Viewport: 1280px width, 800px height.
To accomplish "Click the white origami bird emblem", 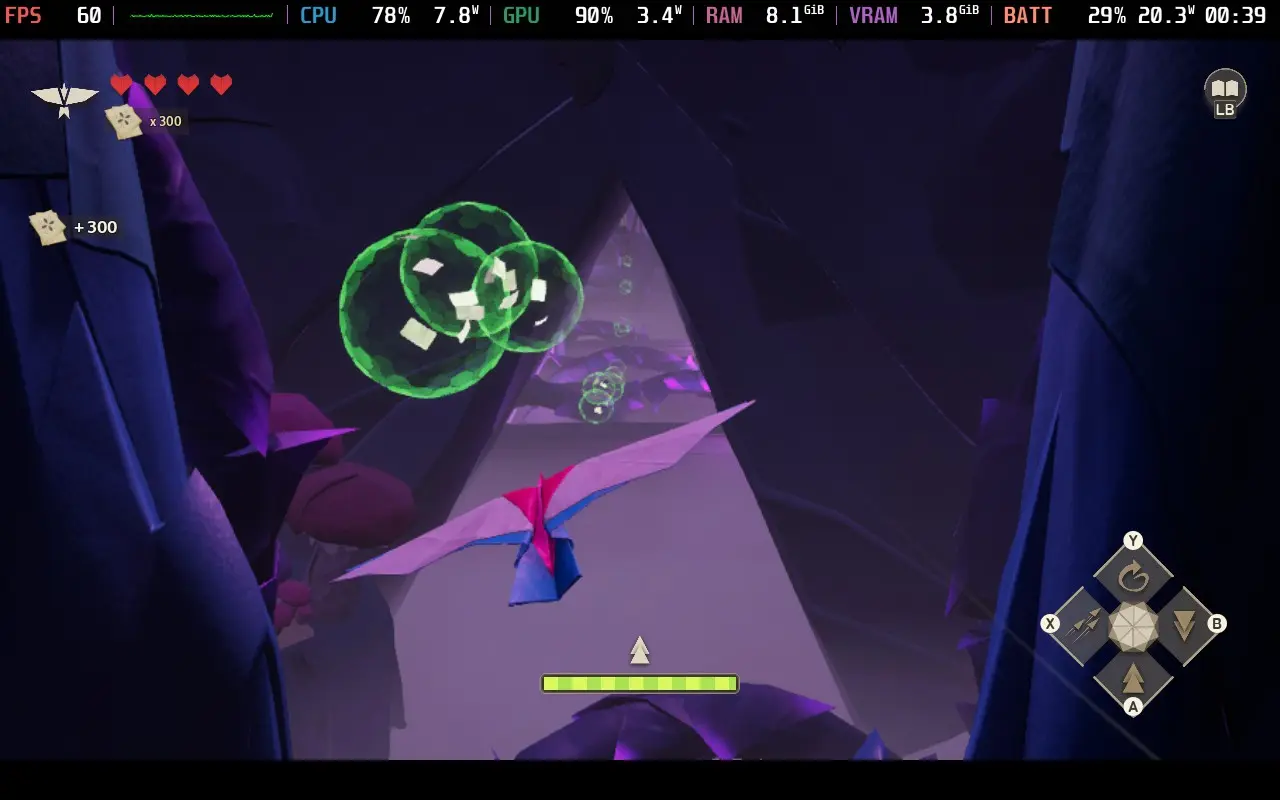I will tap(64, 98).
